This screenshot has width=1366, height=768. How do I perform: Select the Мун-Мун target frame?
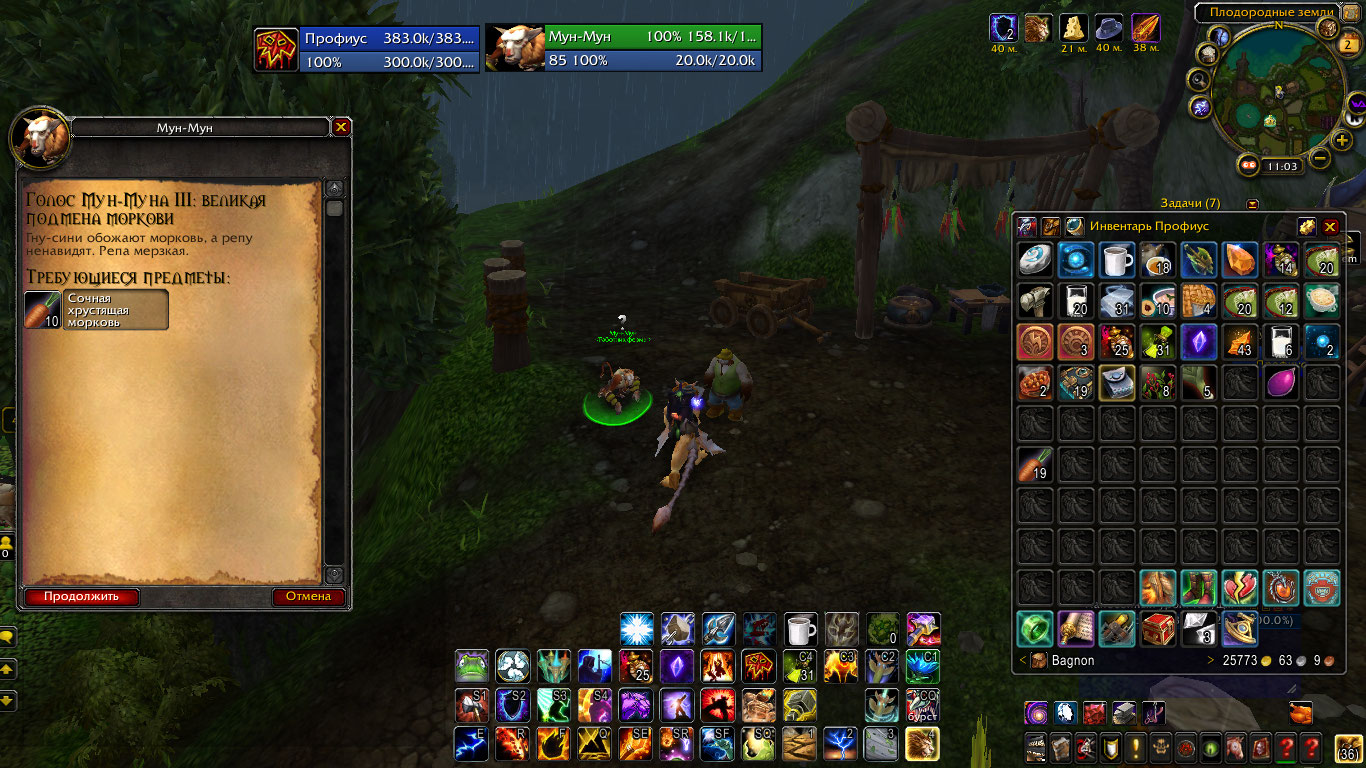coord(624,49)
